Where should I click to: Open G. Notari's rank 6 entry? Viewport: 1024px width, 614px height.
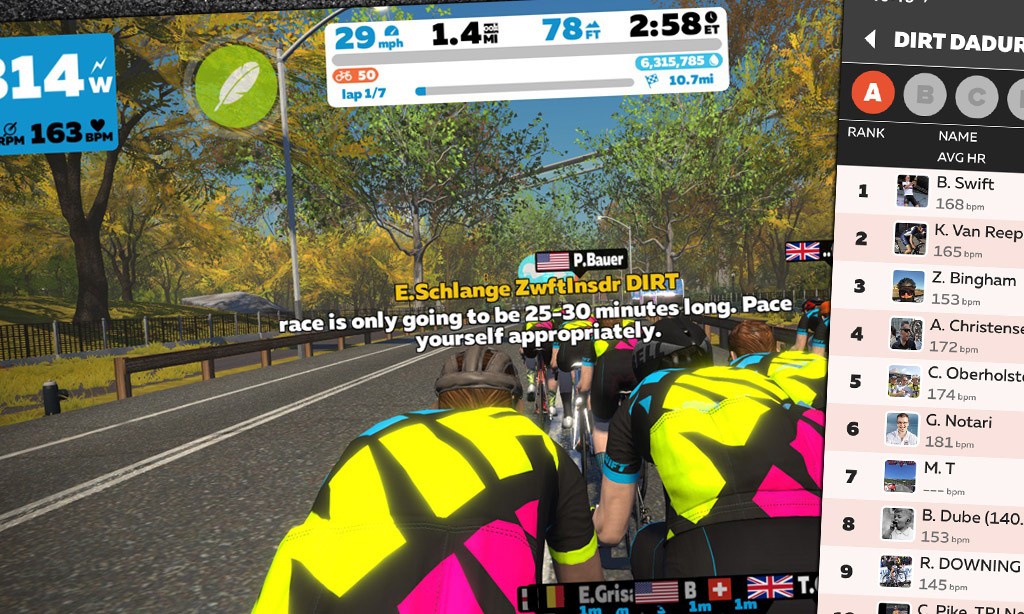point(930,429)
